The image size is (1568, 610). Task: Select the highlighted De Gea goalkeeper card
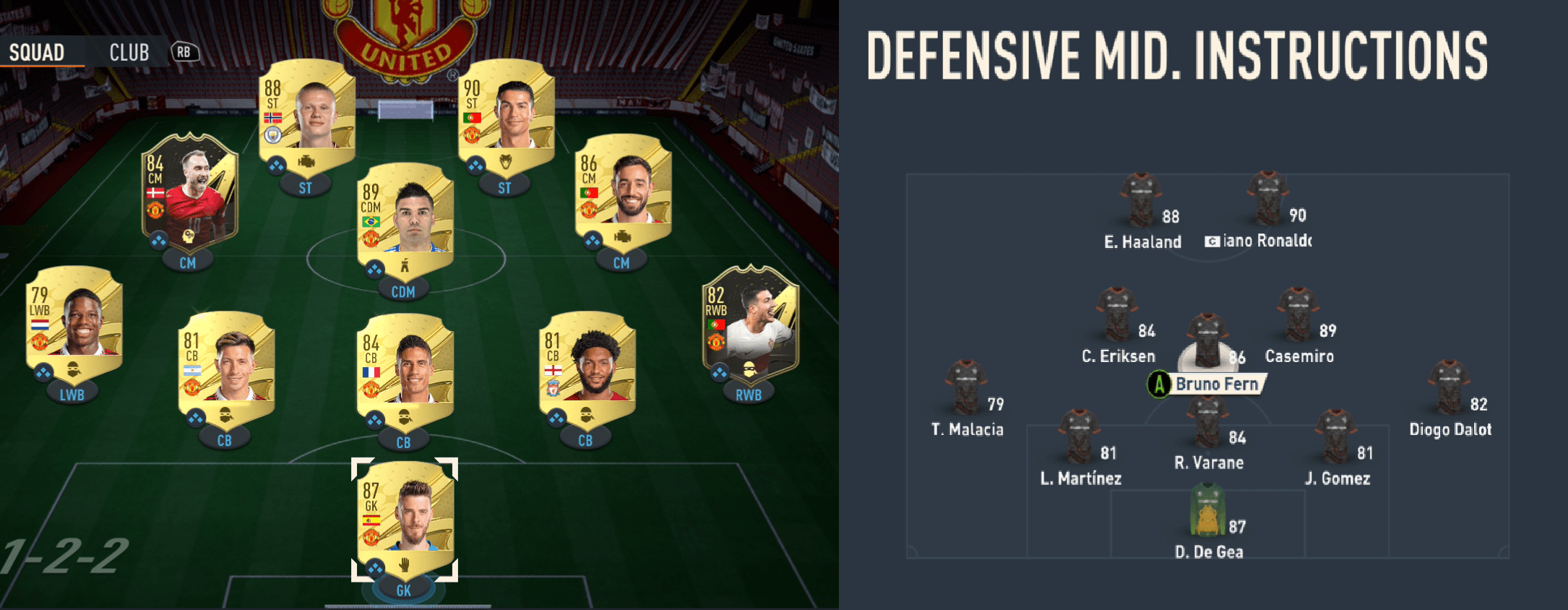[x=403, y=513]
